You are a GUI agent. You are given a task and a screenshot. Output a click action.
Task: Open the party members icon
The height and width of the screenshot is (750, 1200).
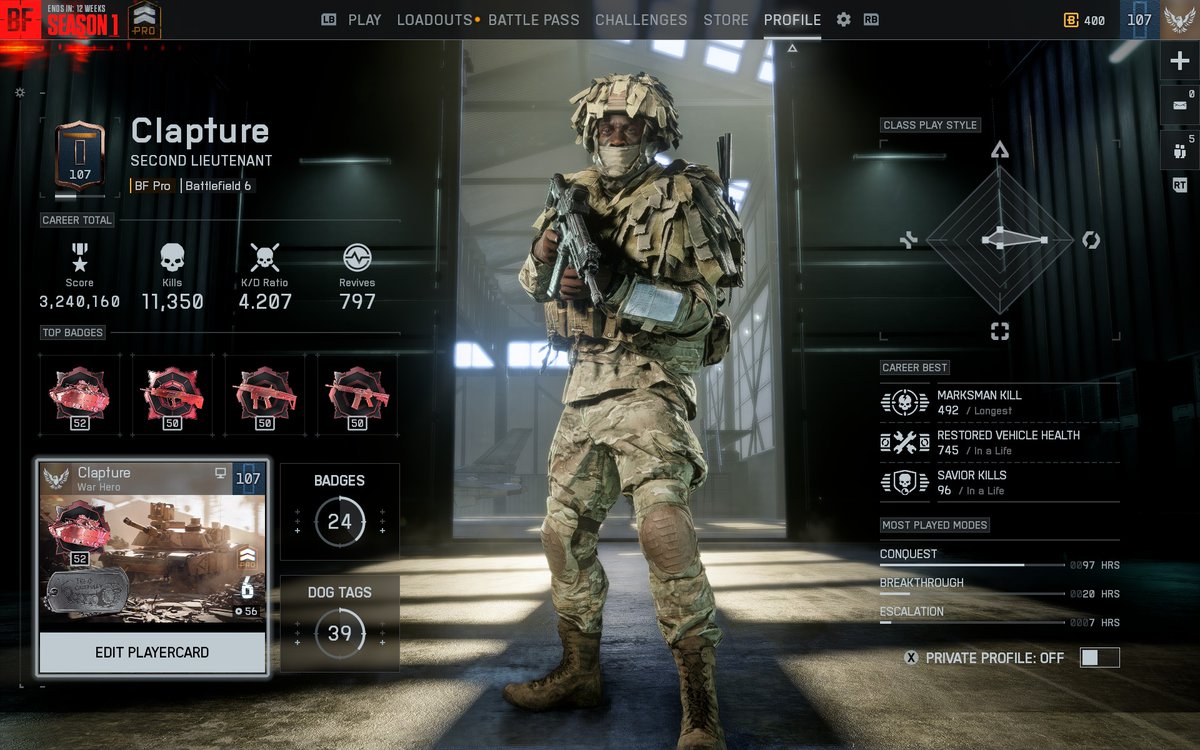[1179, 151]
